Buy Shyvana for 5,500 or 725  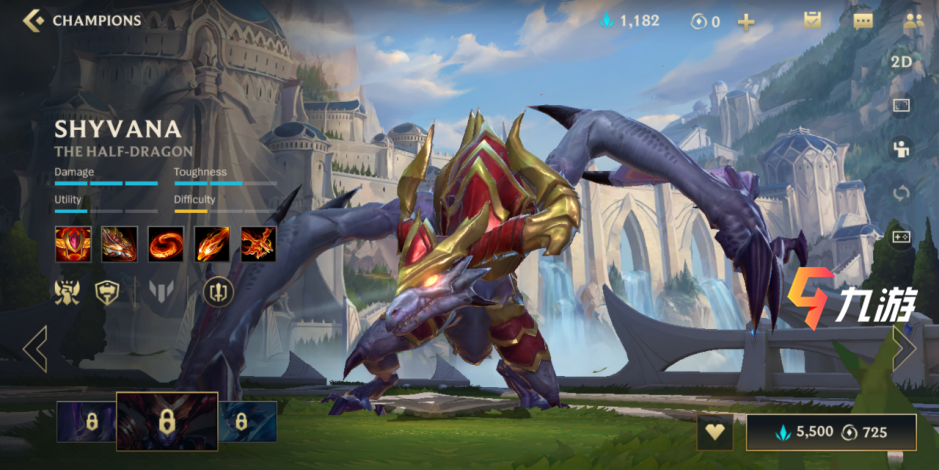click(x=831, y=433)
